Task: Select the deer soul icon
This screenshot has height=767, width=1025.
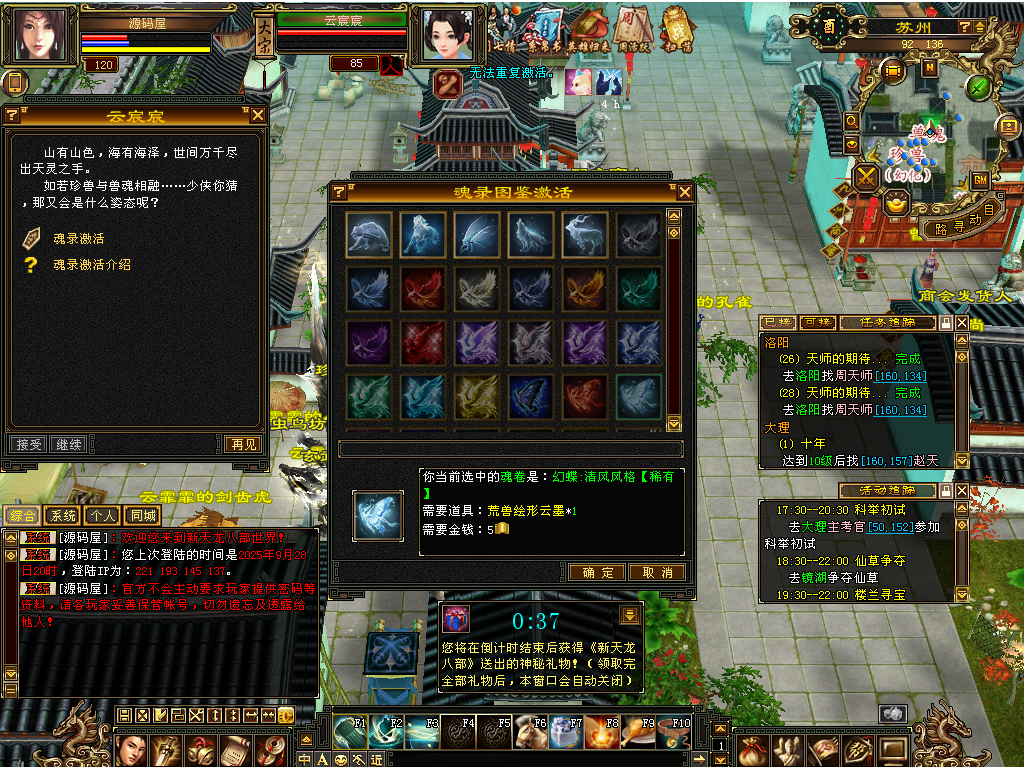Action: pyautogui.click(x=585, y=234)
